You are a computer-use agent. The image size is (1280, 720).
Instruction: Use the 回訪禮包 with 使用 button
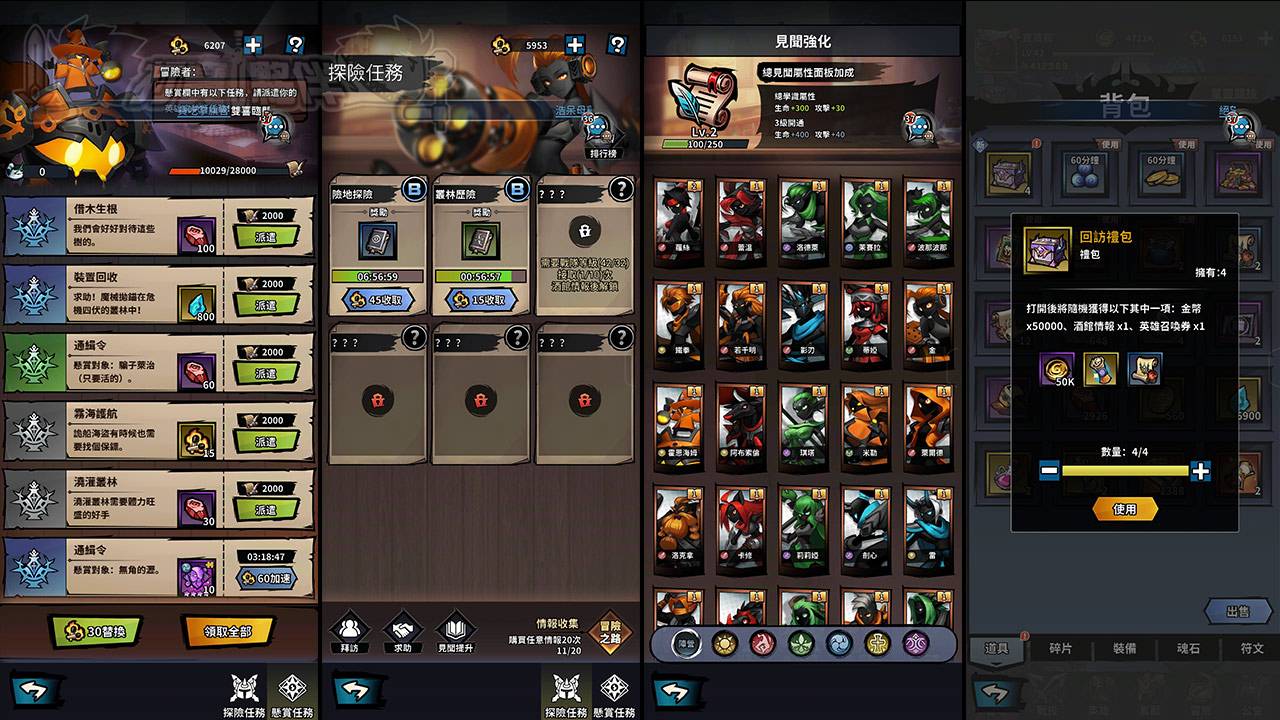(x=1125, y=509)
